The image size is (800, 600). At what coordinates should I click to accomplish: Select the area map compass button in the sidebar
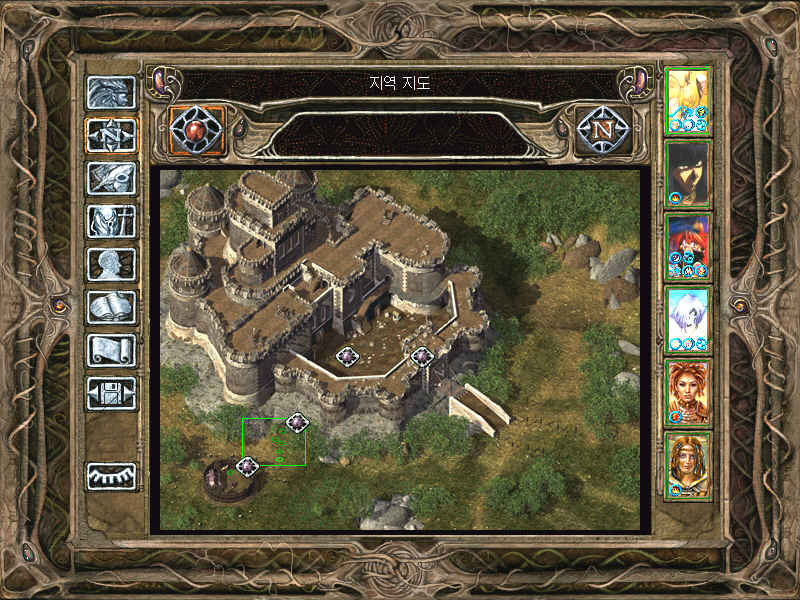pyautogui.click(x=111, y=134)
